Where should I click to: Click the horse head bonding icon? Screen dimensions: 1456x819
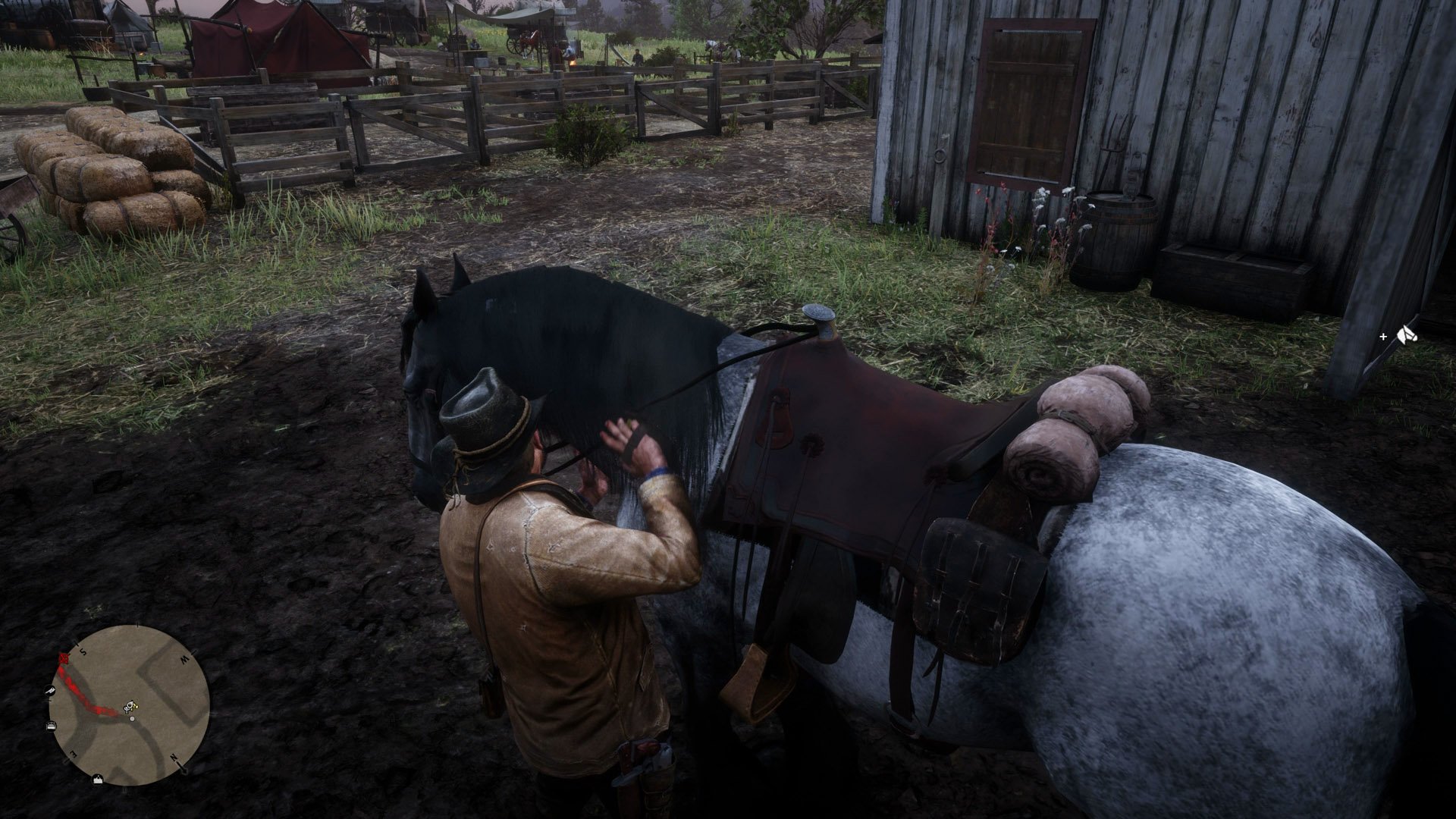pos(1407,335)
